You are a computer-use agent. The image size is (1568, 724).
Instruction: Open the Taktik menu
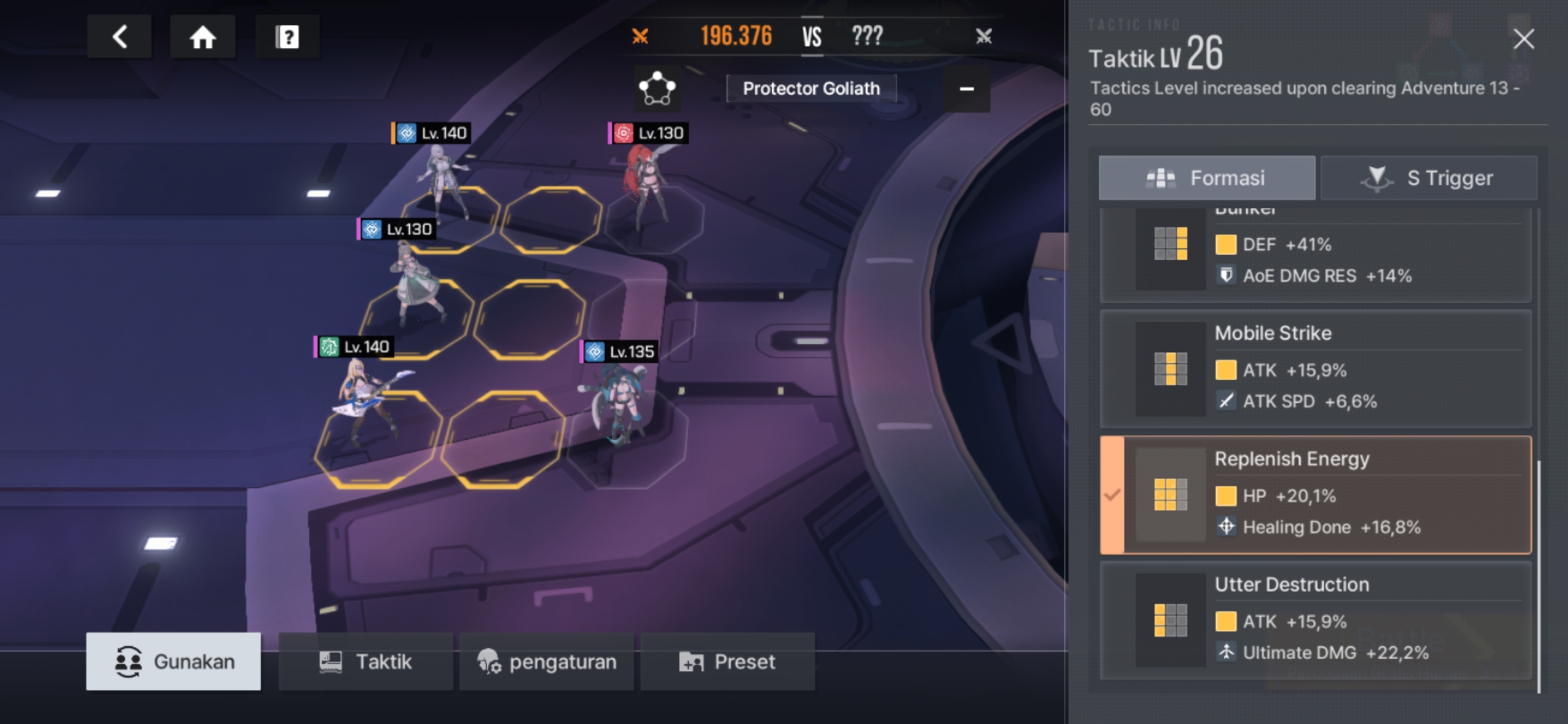pyautogui.click(x=365, y=662)
